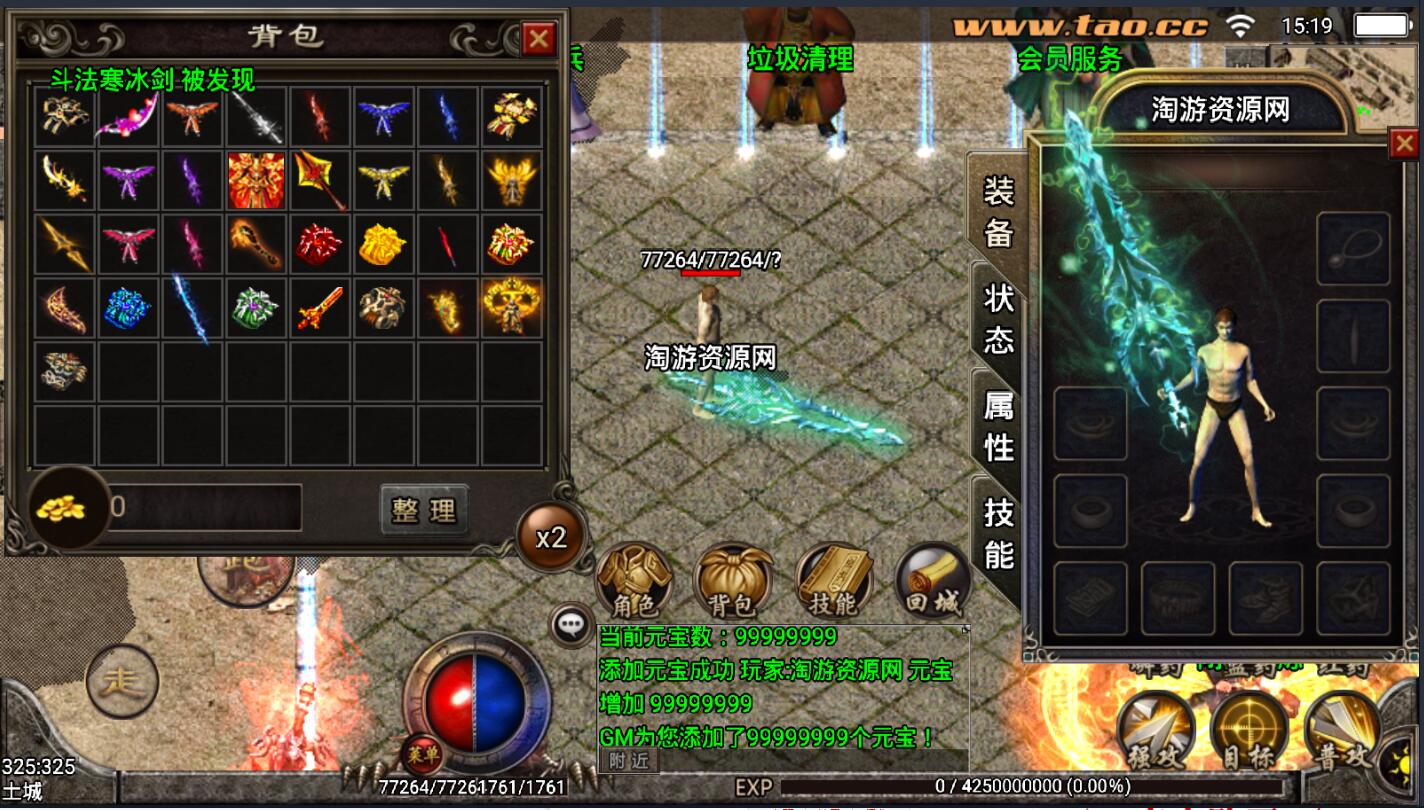Open the chat speech bubble button
Viewport: 1424px width, 810px height.
coord(571,625)
